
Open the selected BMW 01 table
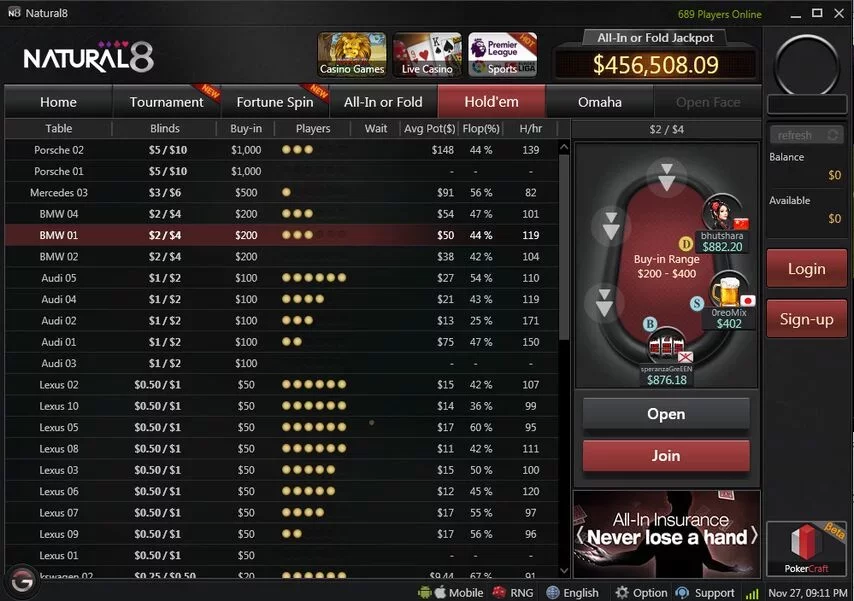665,414
